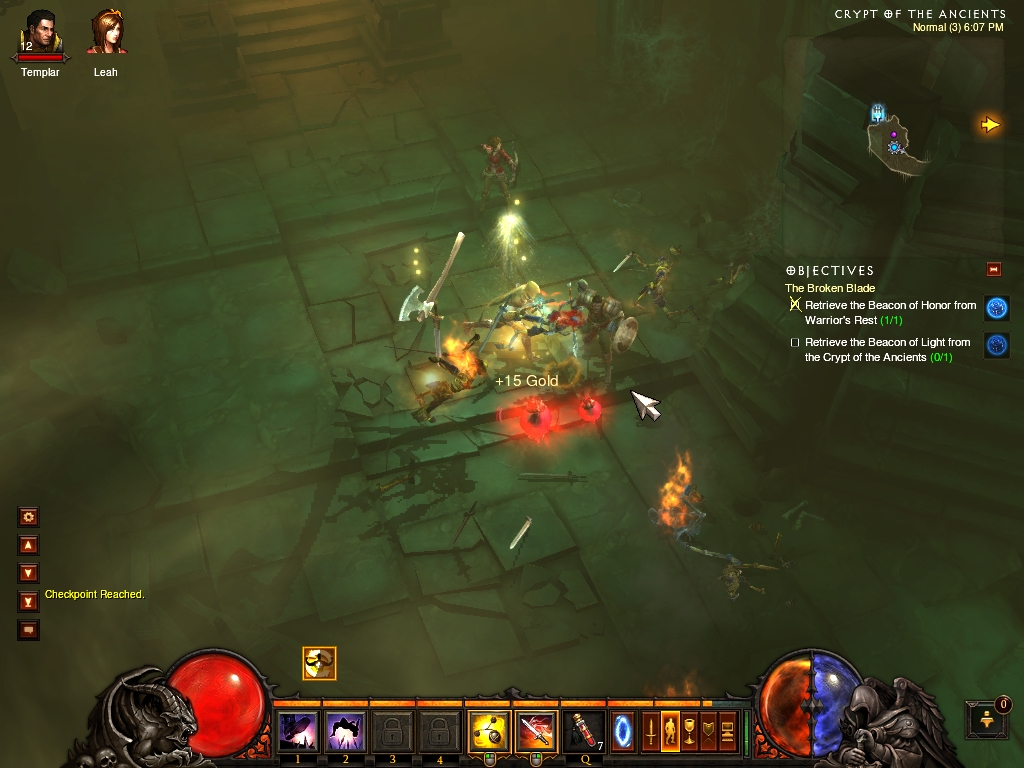Click the golden buff icon above the hotbar
This screenshot has width=1024, height=768.
pos(319,663)
